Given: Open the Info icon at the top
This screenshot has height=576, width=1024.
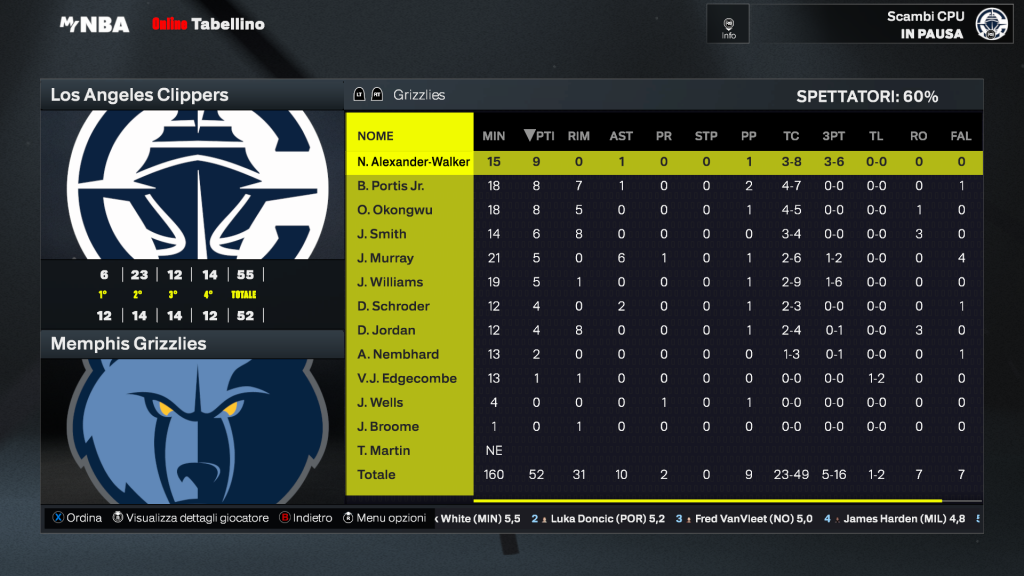Looking at the screenshot, I should coord(728,24).
